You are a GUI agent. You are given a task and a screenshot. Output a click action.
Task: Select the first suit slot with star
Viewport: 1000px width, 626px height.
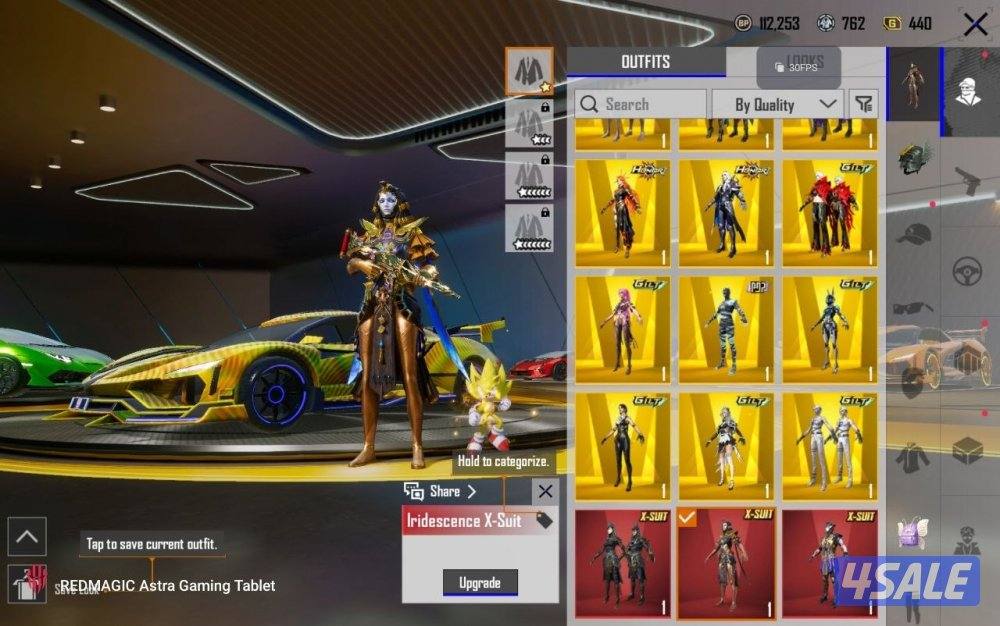click(x=528, y=70)
